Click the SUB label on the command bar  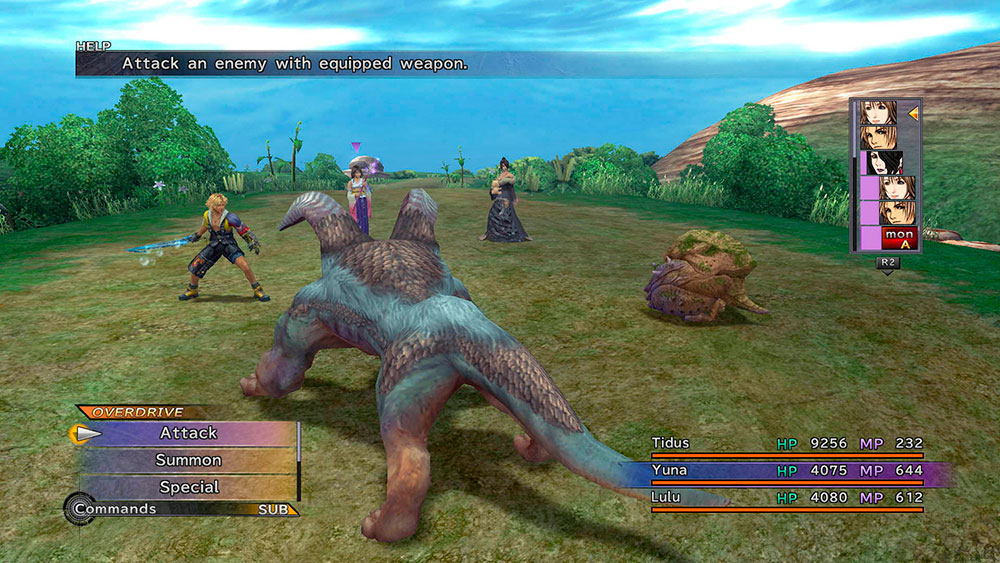(x=273, y=509)
